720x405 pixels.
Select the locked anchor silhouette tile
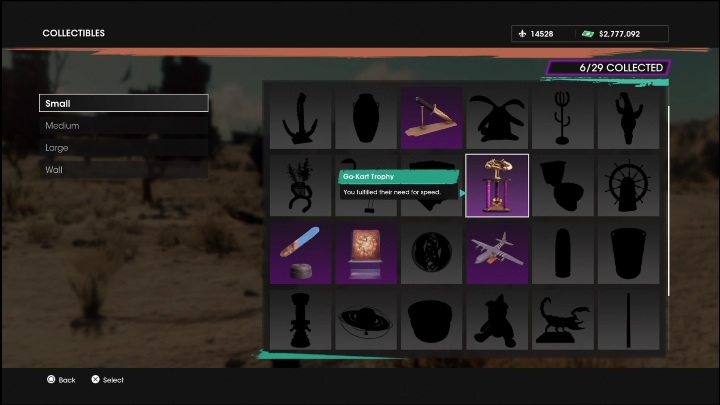[300, 118]
